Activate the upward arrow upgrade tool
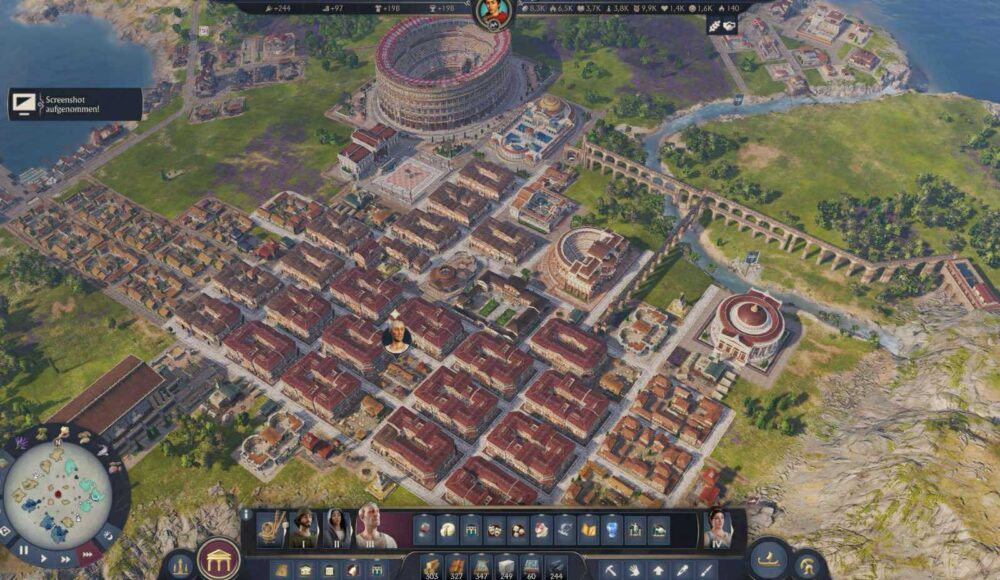1000x580 pixels. [658, 571]
